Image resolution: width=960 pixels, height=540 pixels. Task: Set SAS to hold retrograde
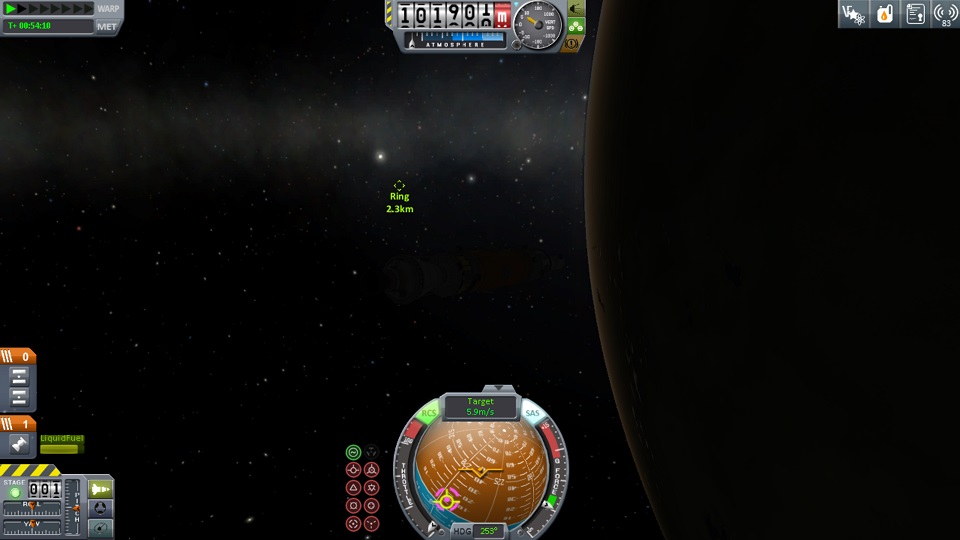point(372,470)
